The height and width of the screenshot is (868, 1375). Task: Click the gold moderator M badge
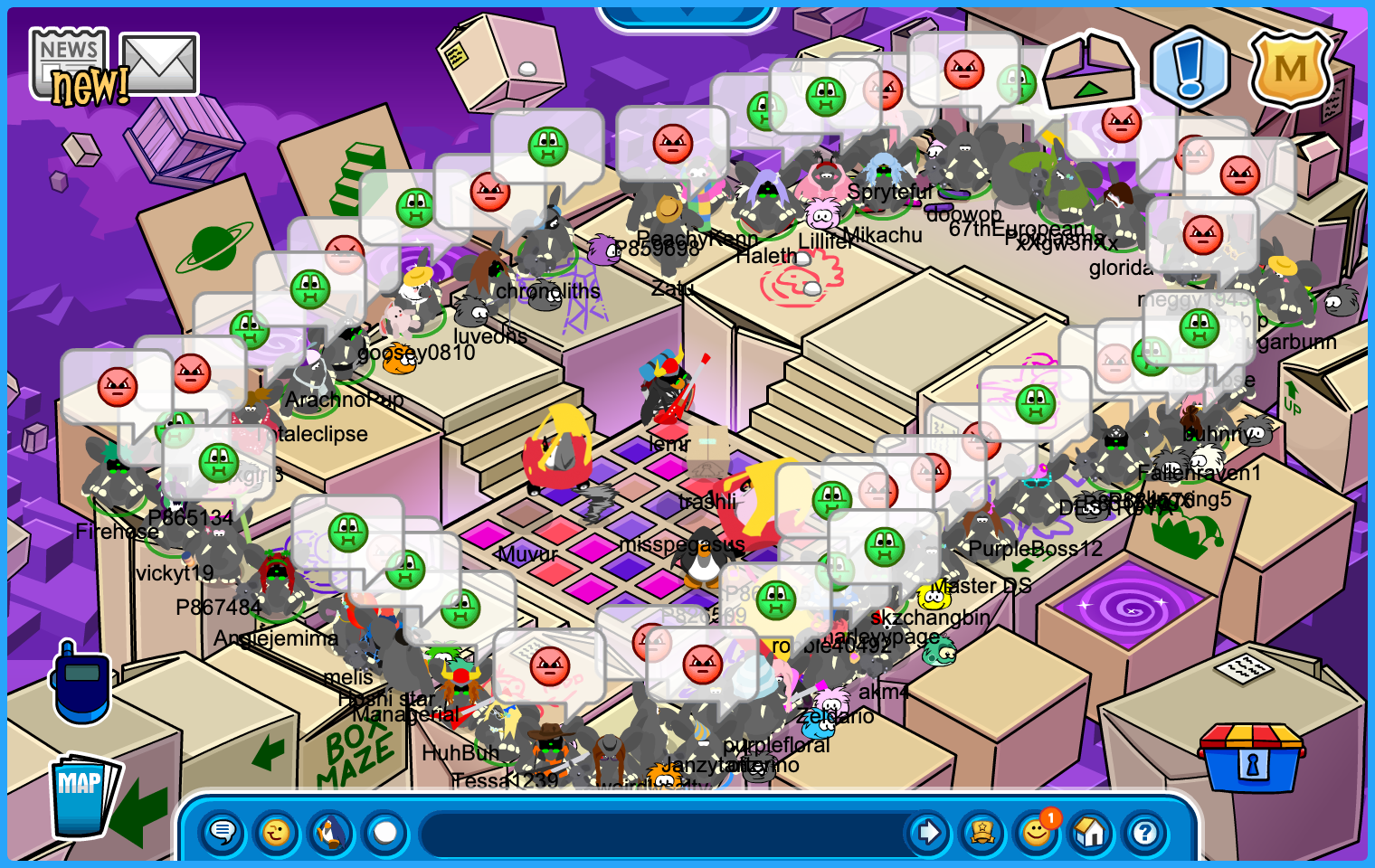(x=1290, y=69)
